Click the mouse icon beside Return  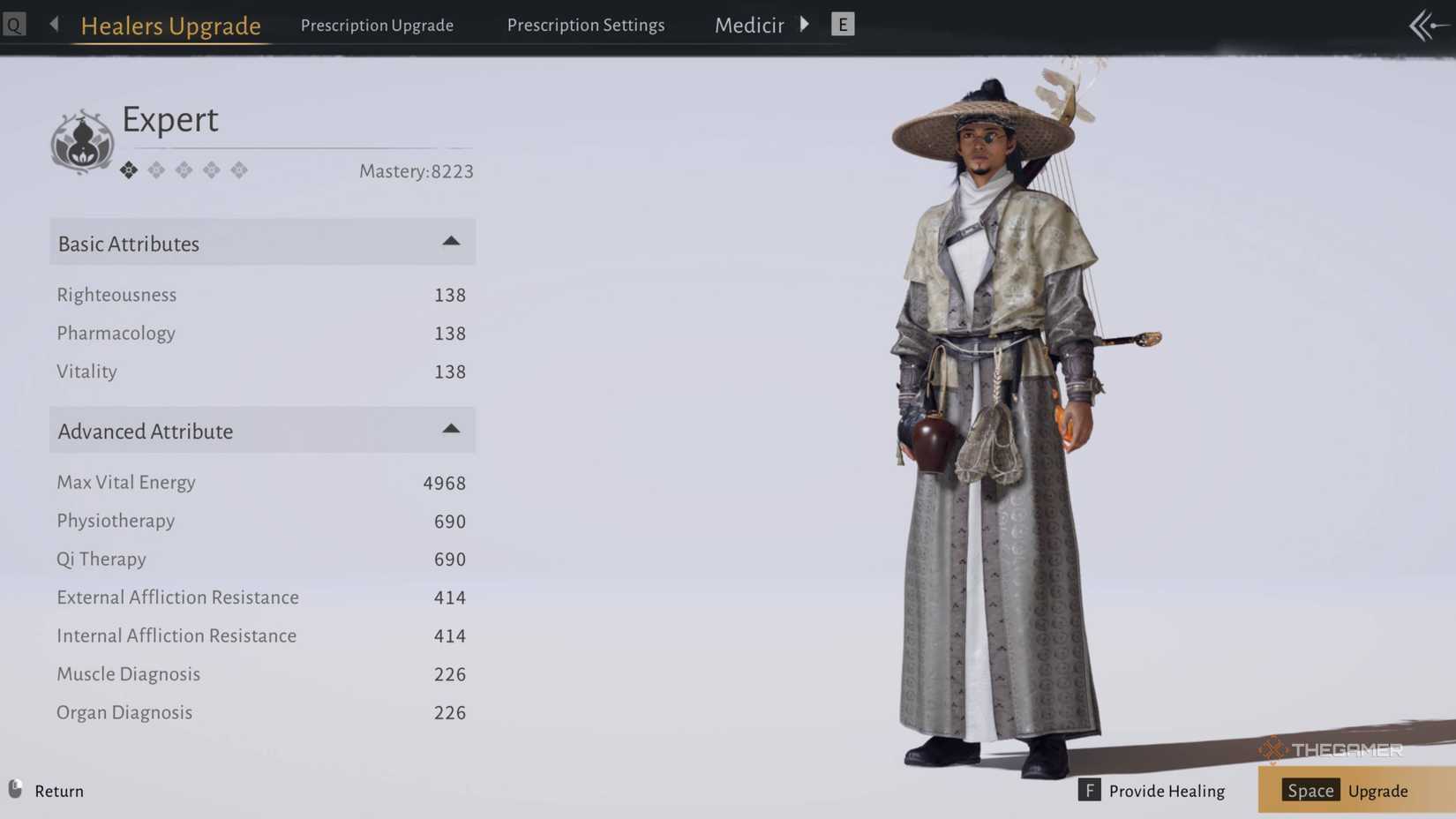(x=13, y=791)
